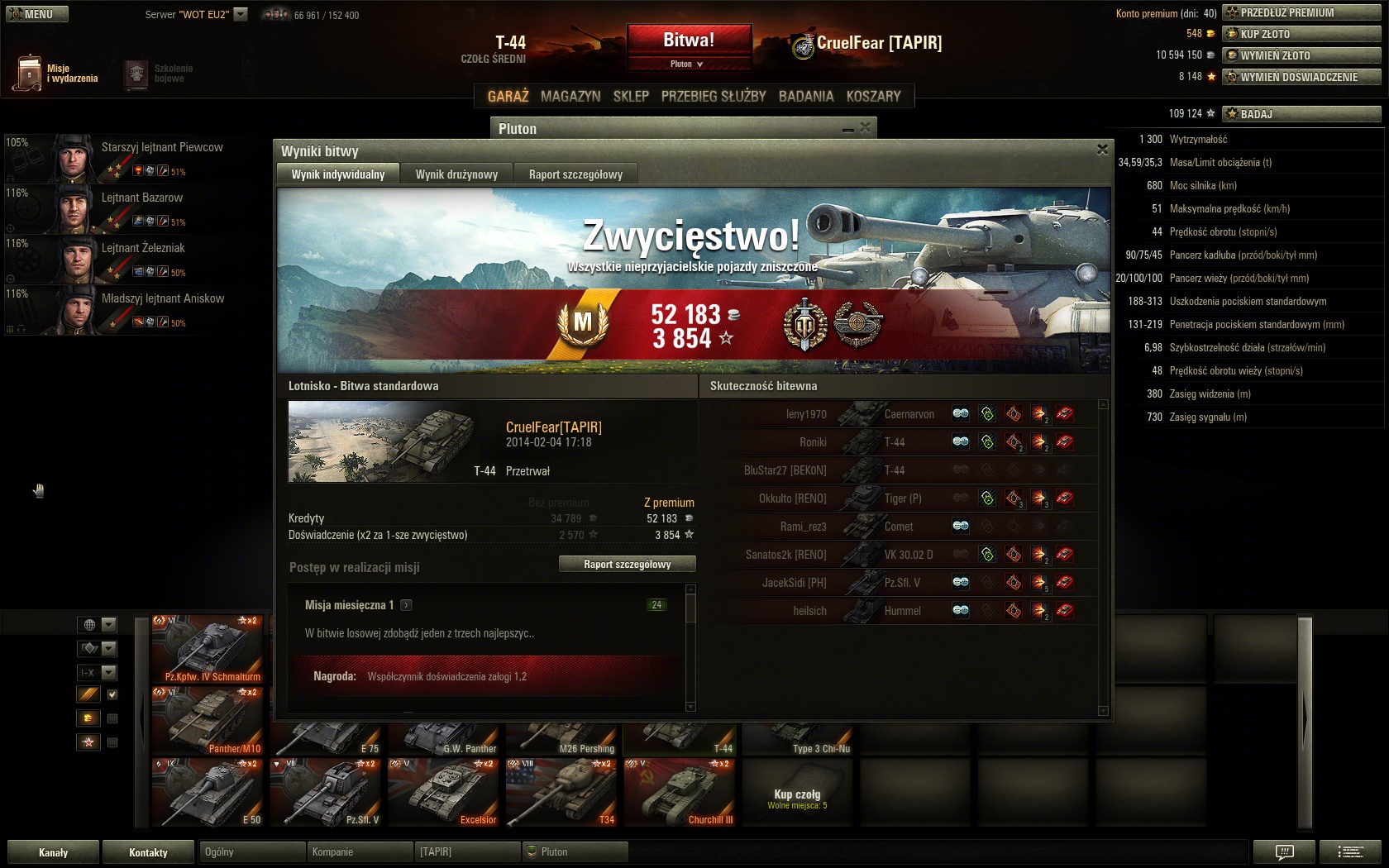1389x868 pixels.
Task: Select the E 50 tank tile
Action: (x=207, y=792)
